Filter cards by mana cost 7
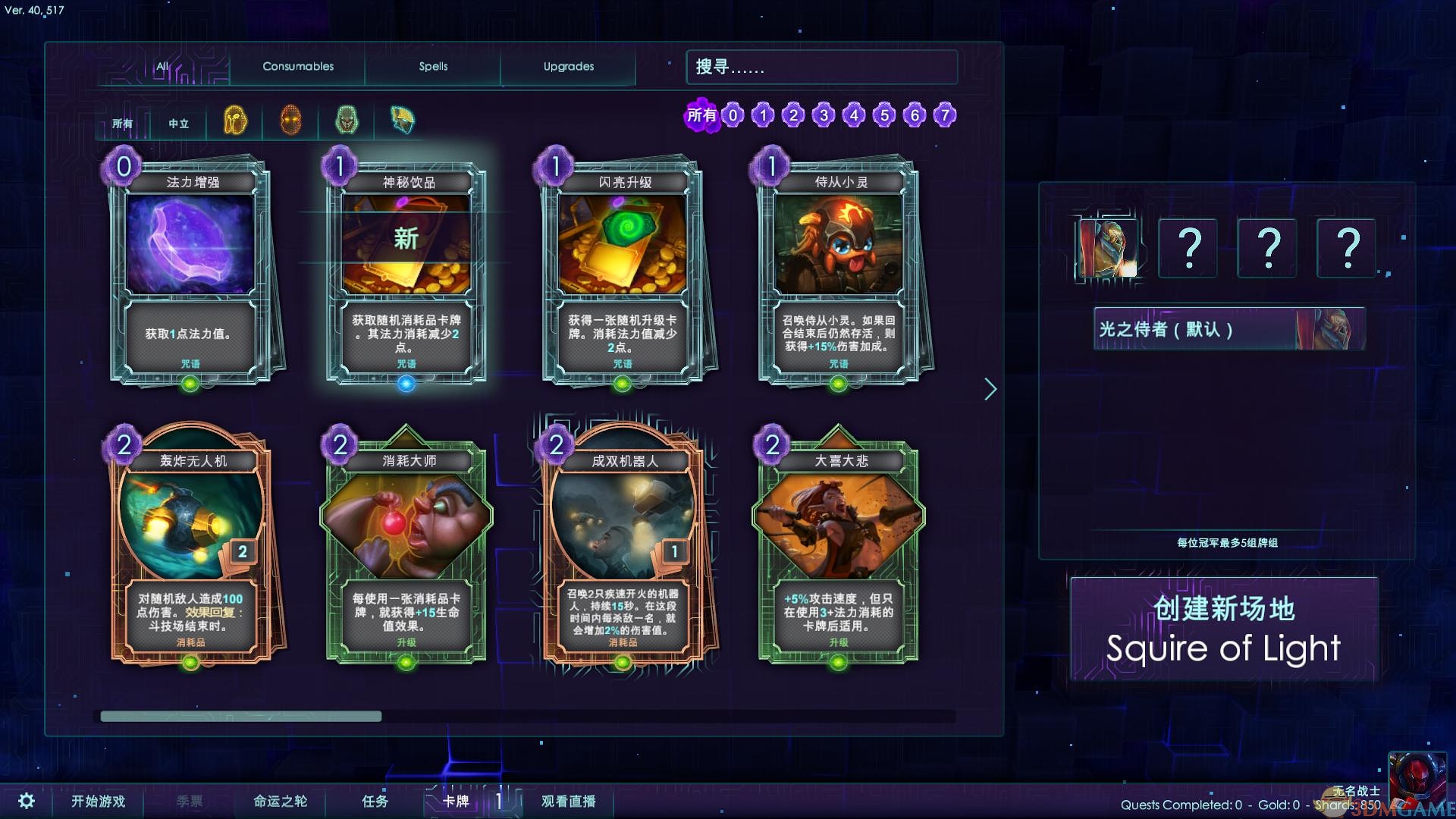 pyautogui.click(x=945, y=115)
